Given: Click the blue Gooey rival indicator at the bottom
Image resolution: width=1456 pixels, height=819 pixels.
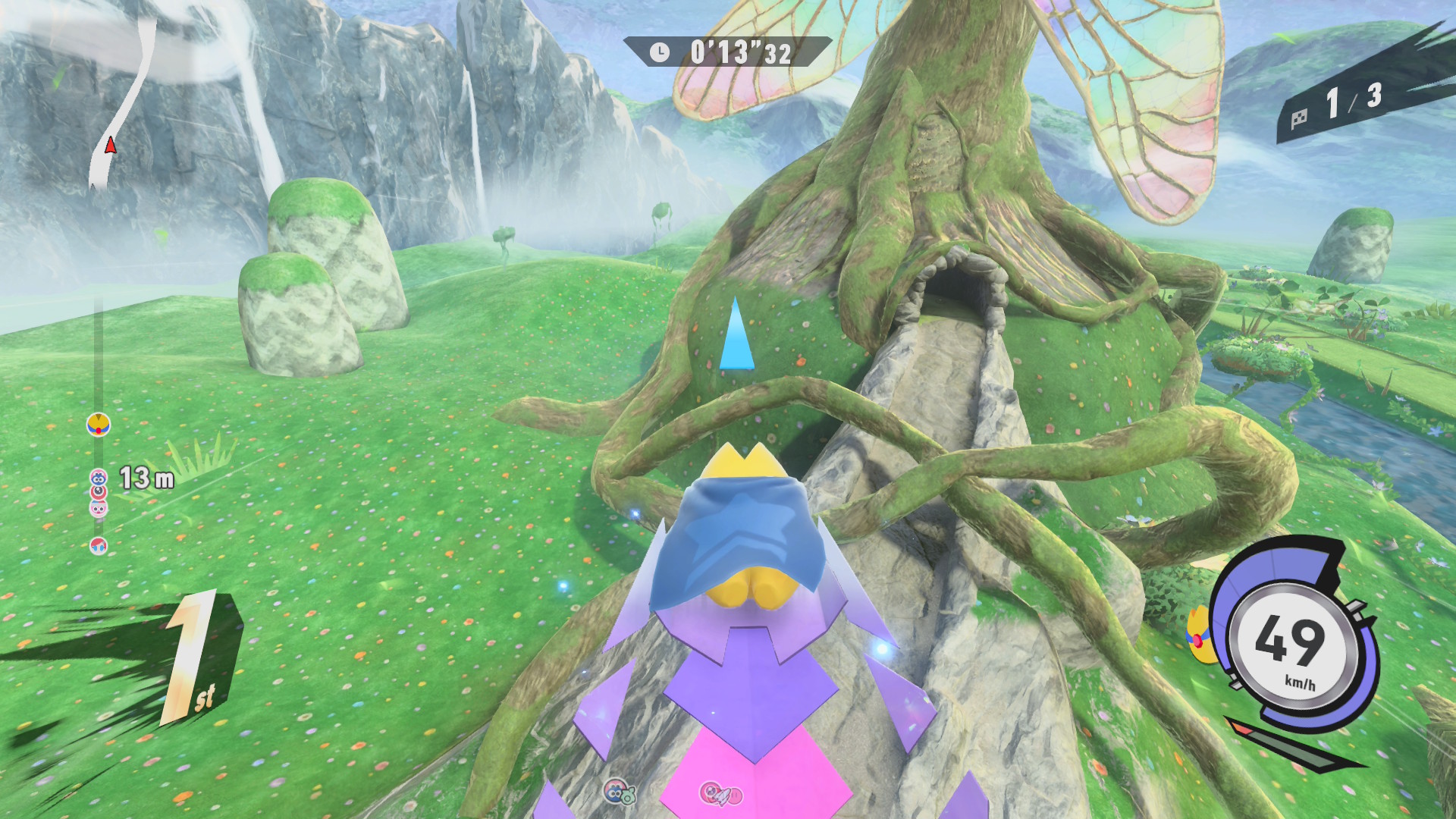Looking at the screenshot, I should (x=619, y=792).
